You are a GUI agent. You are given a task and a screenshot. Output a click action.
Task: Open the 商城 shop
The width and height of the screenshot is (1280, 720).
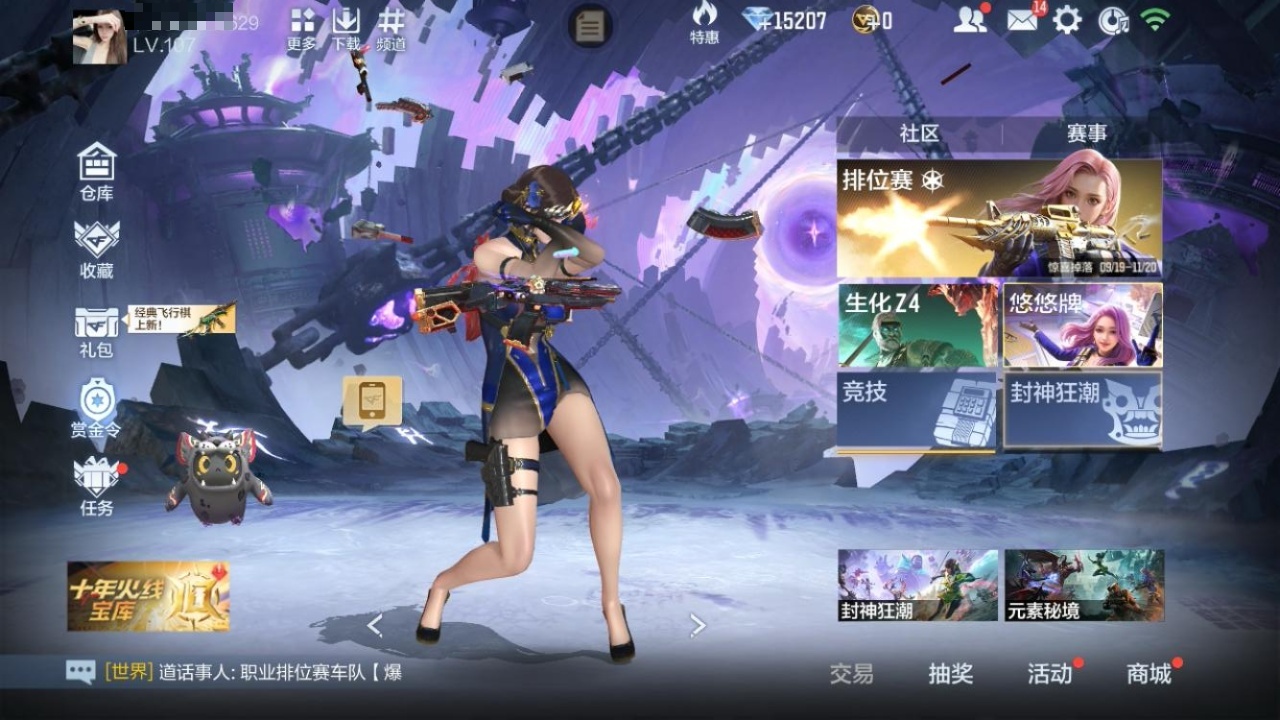(1149, 674)
